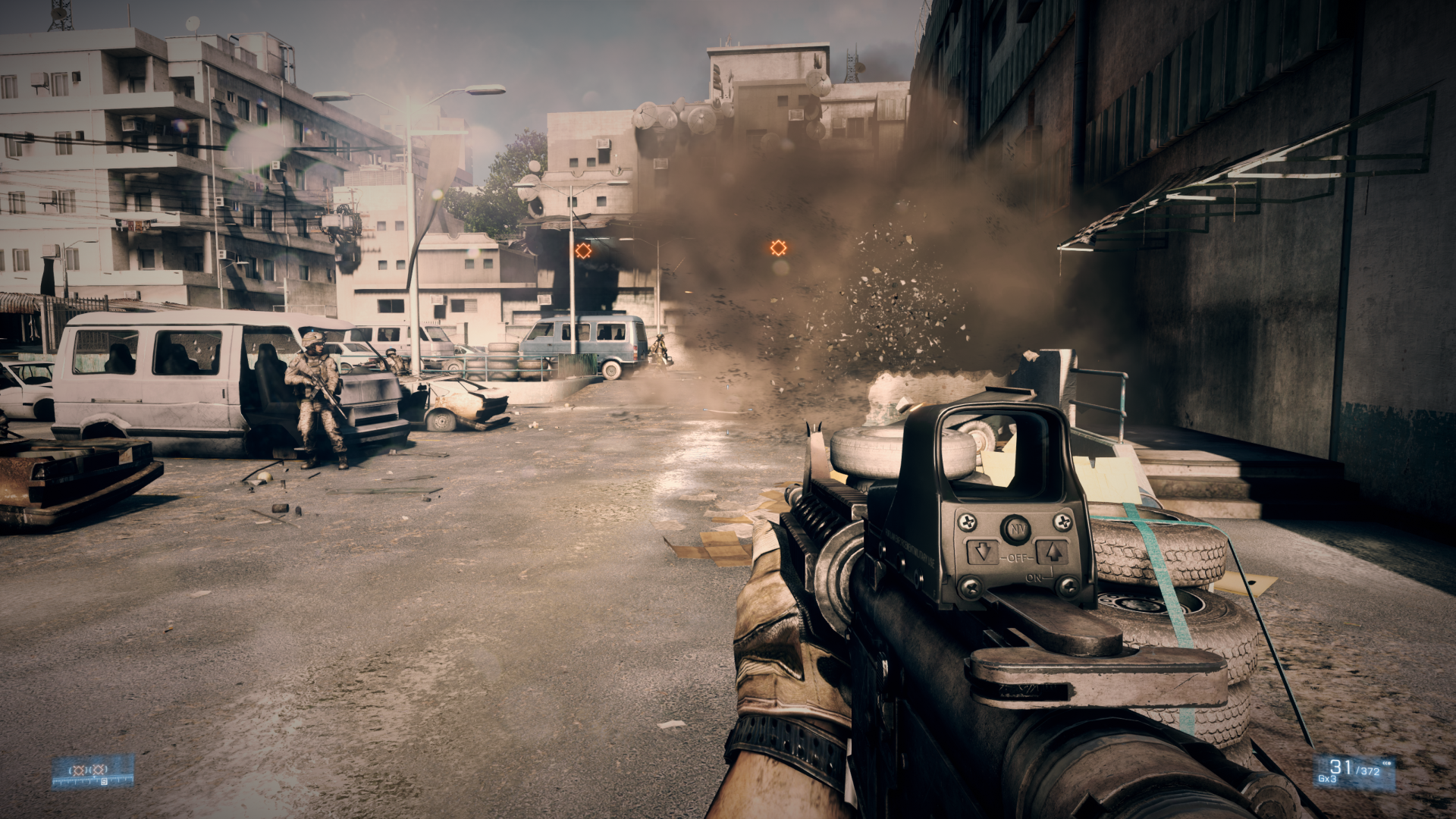Click the fire mode bullets icon beside ammo counter

click(x=1386, y=763)
